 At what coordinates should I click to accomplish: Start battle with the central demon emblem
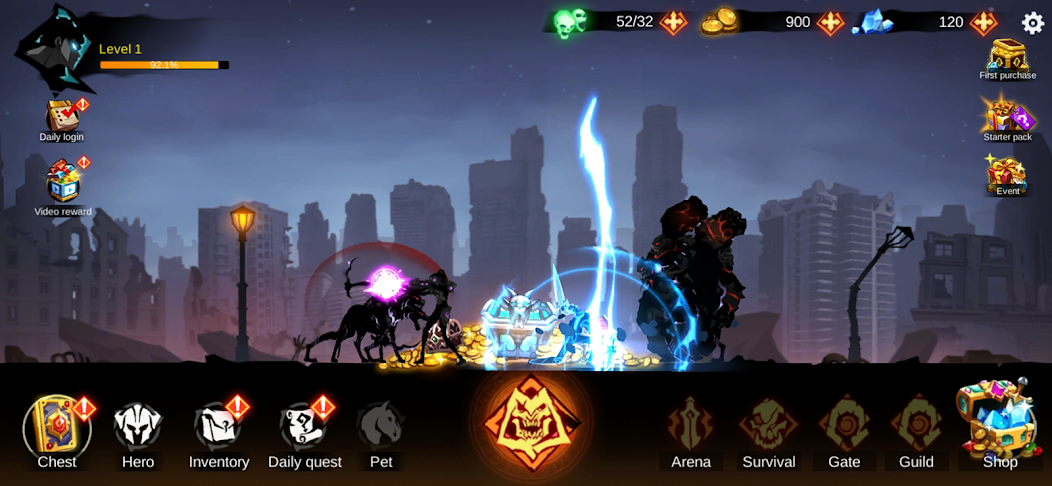pyautogui.click(x=528, y=422)
